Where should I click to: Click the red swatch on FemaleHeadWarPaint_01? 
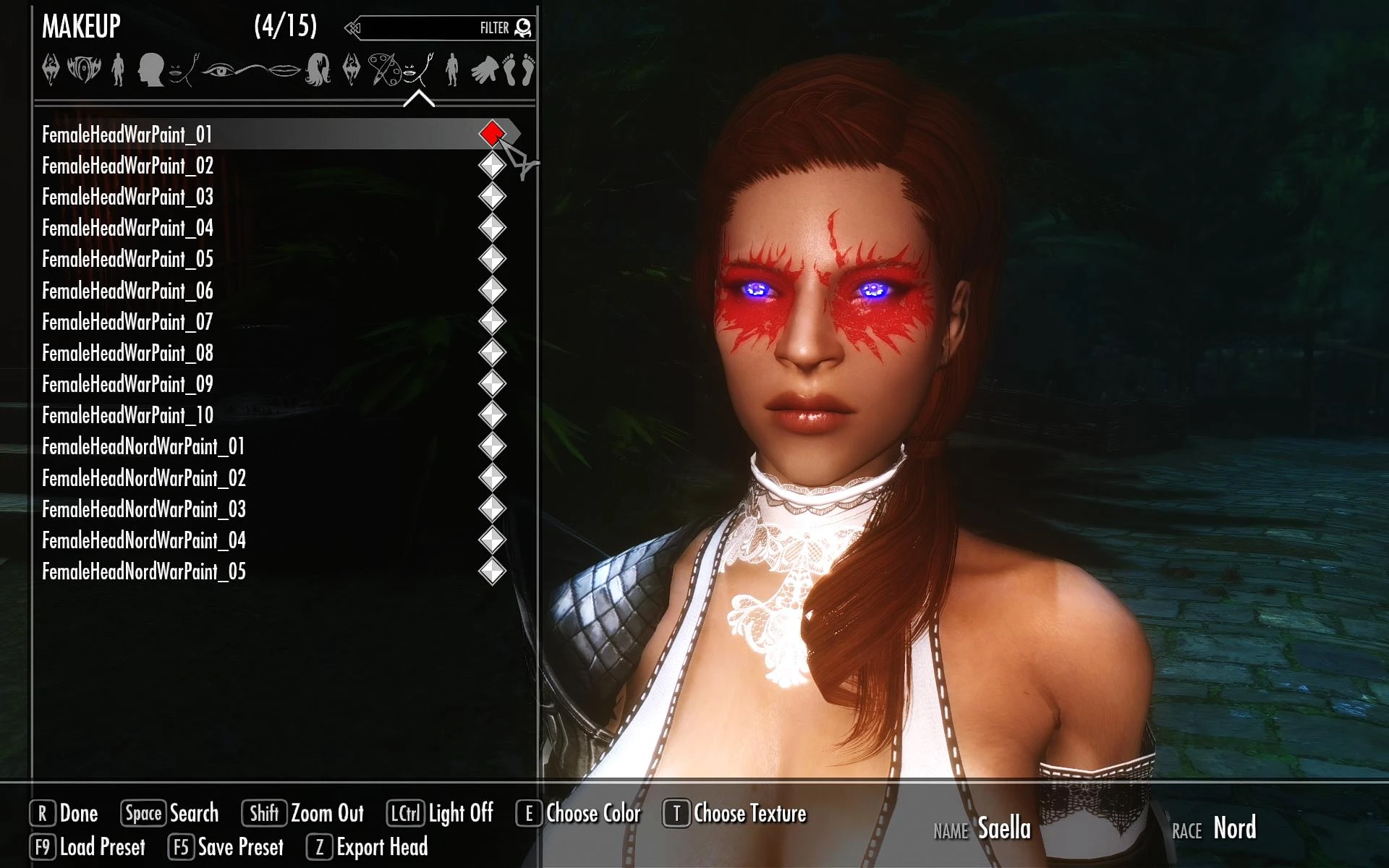[x=492, y=134]
